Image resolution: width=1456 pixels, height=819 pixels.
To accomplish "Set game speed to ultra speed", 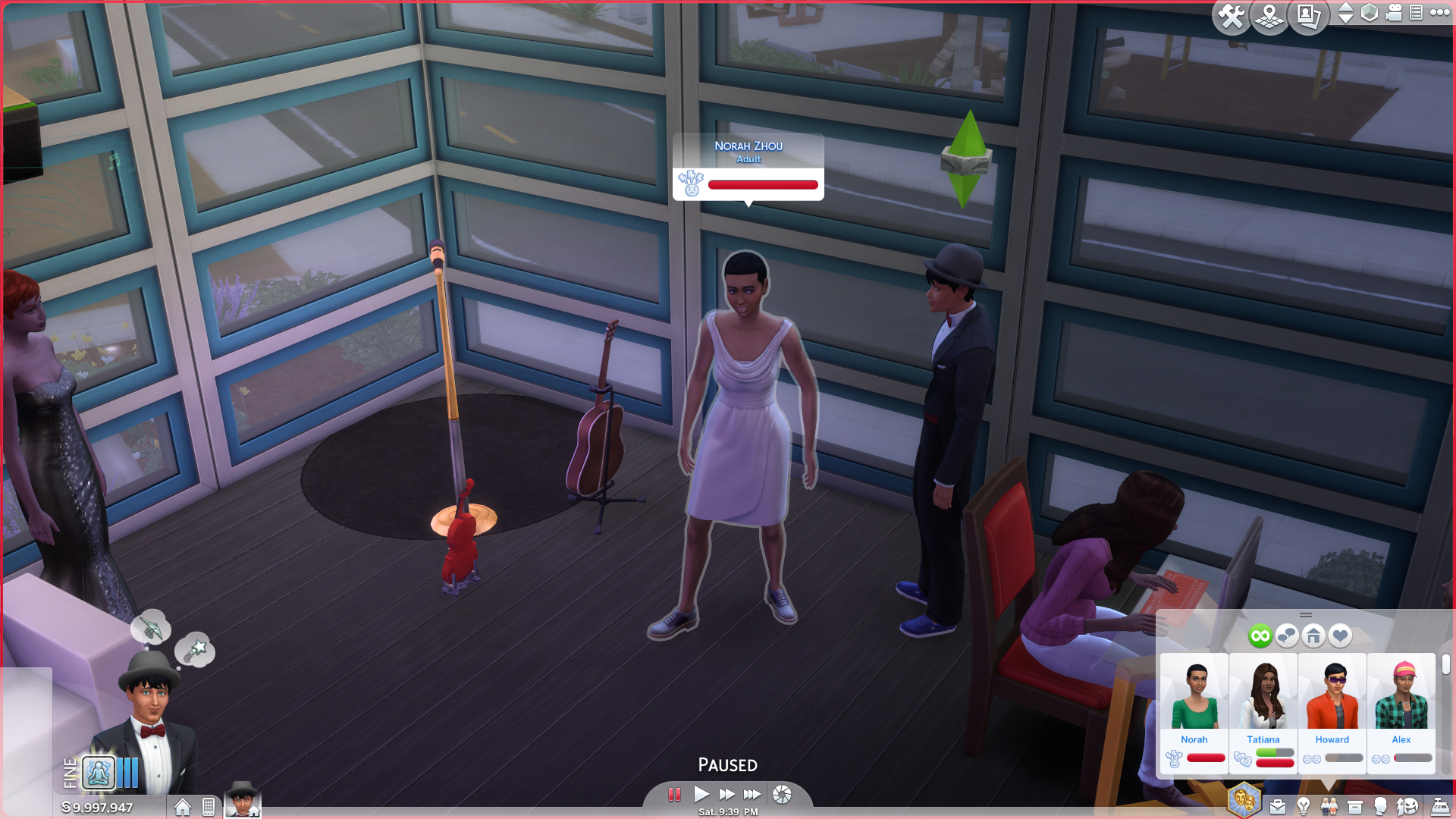I will point(752,794).
